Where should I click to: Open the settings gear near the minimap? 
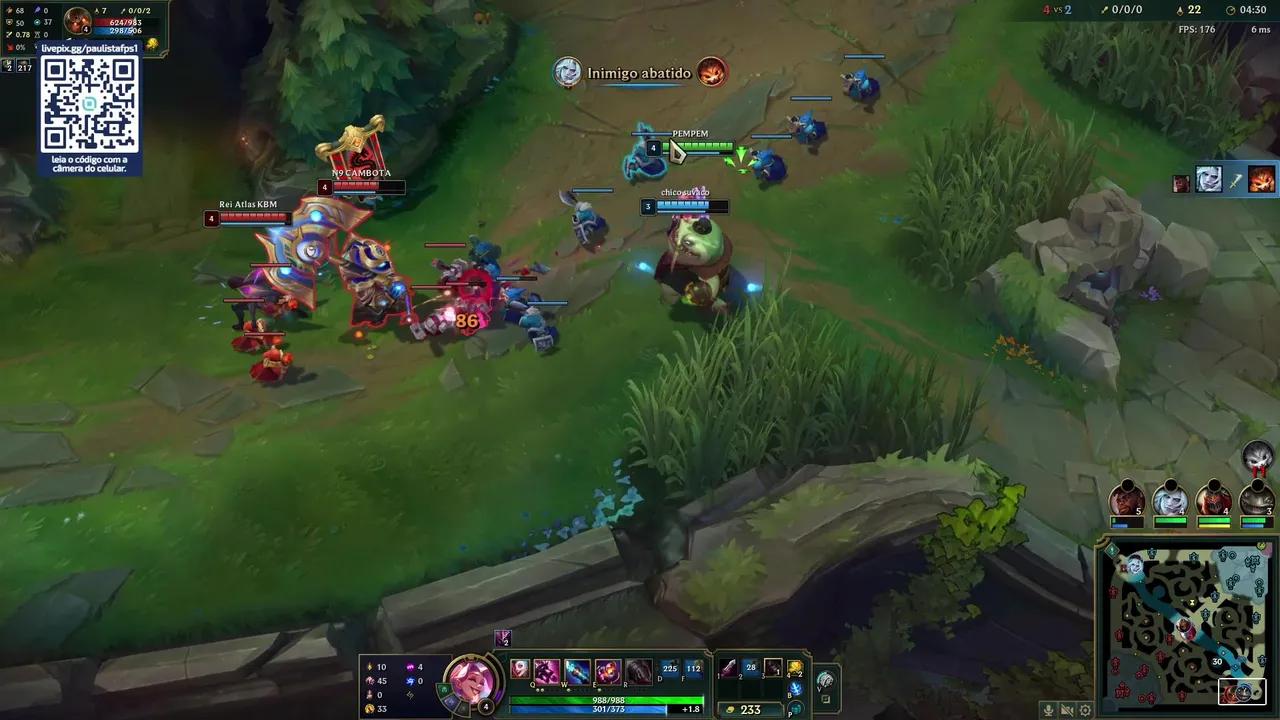click(1086, 710)
